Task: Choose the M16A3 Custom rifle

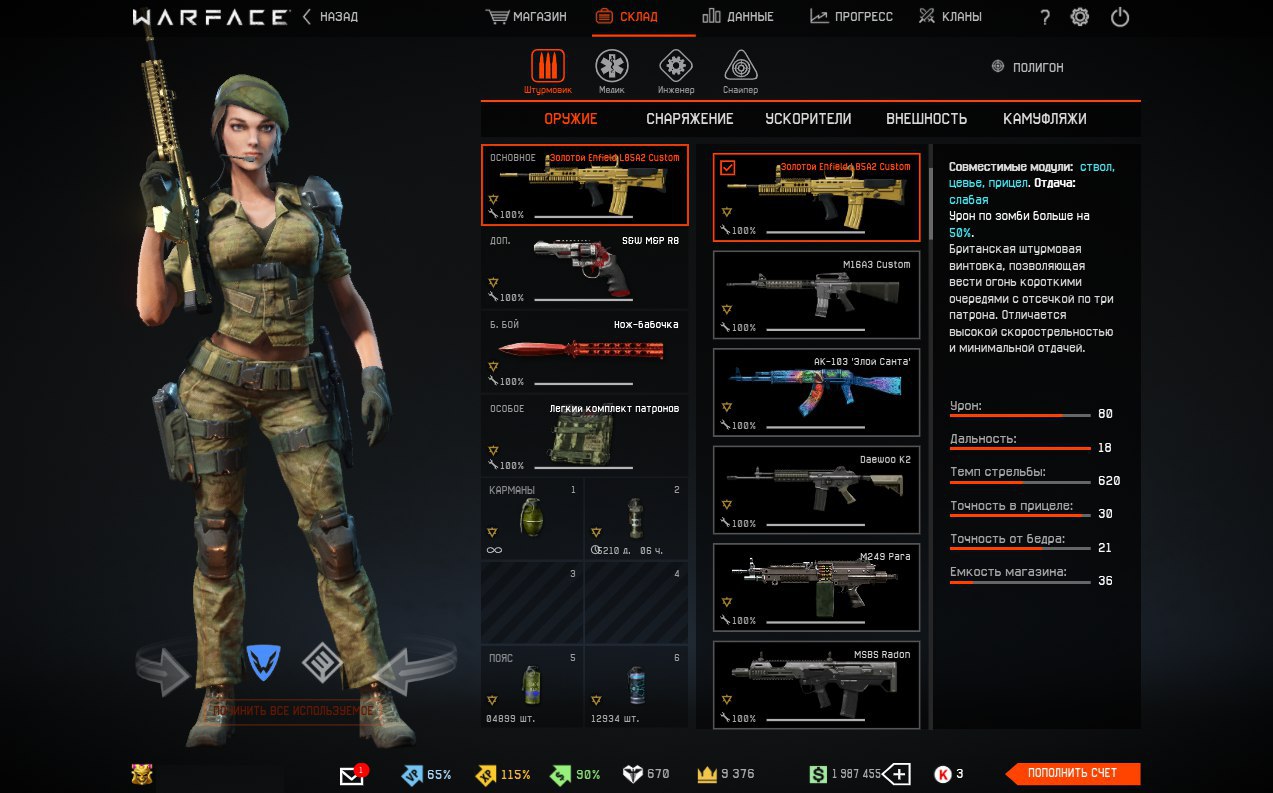Action: (x=816, y=295)
